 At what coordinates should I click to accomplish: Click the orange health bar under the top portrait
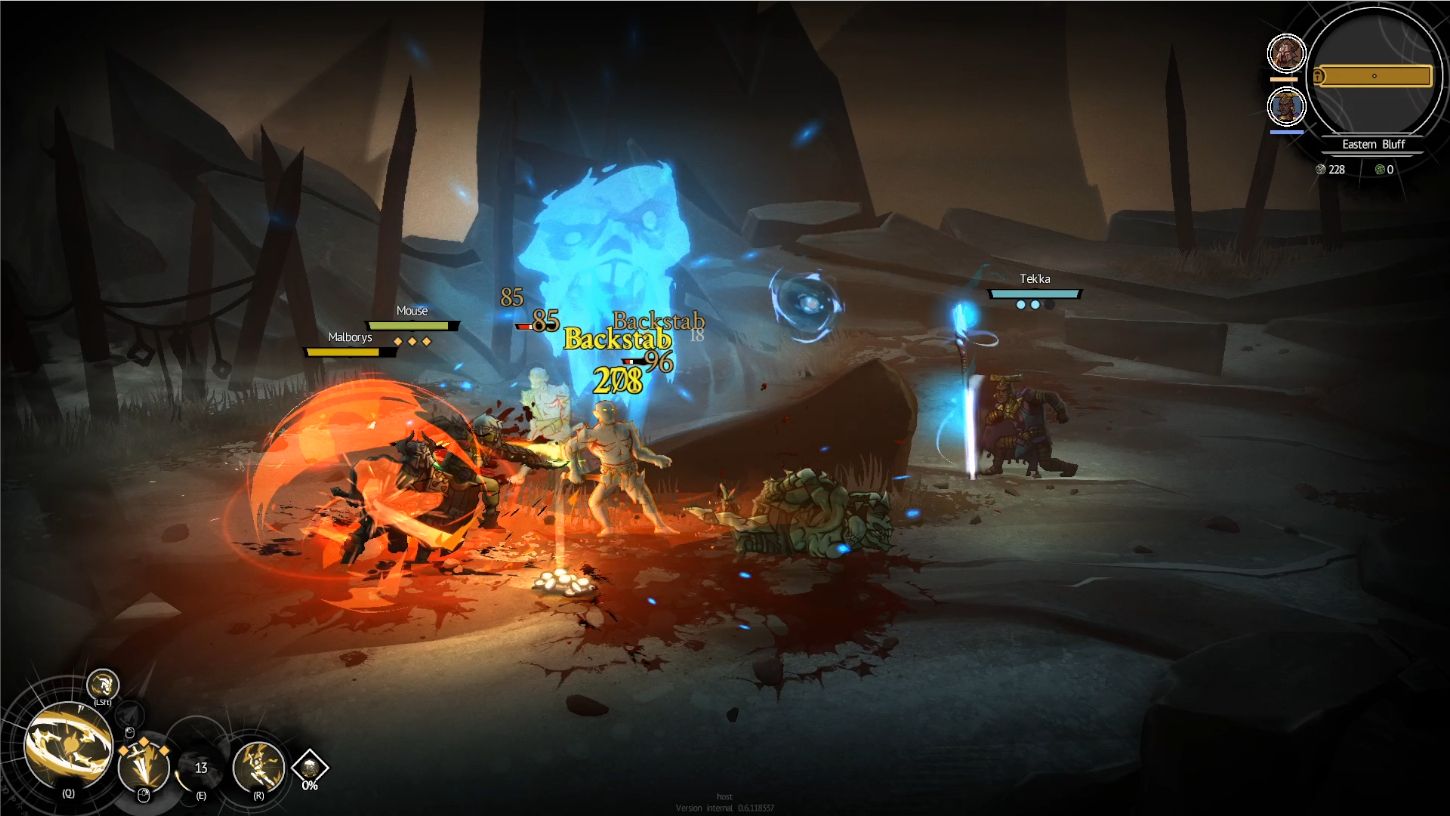(1284, 78)
